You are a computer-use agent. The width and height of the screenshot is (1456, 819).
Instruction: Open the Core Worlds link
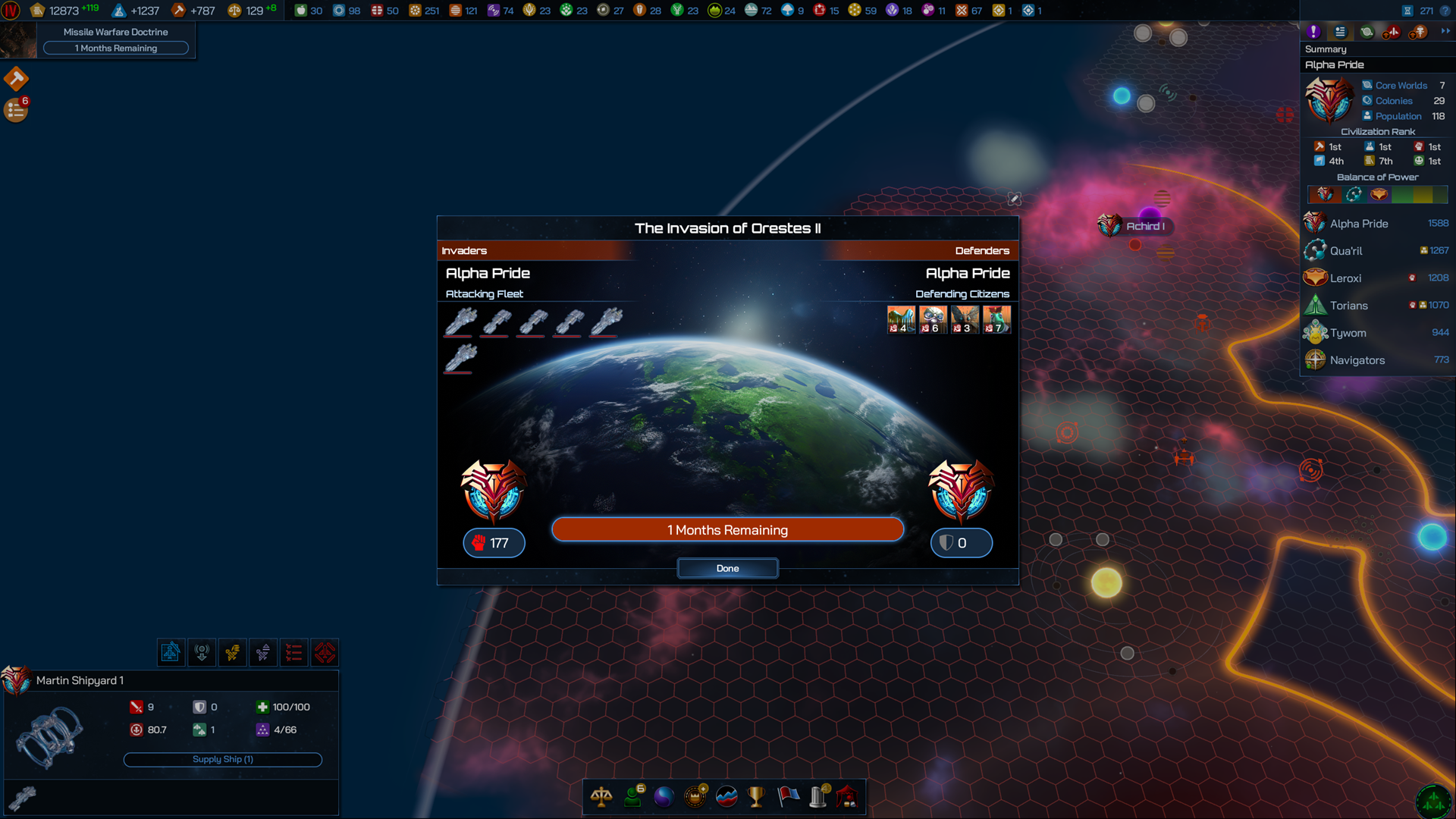coord(1401,86)
